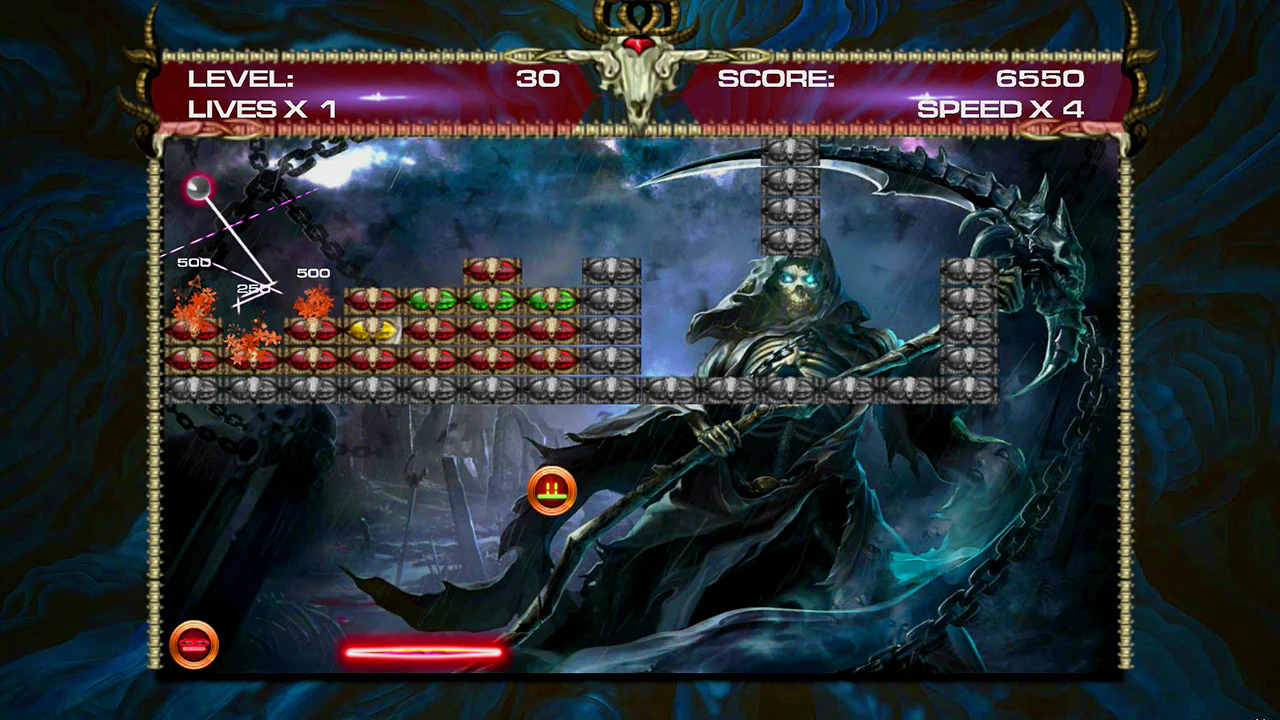The width and height of the screenshot is (1280, 720).
Task: Click the level number 30 beside the skull
Action: 539,79
